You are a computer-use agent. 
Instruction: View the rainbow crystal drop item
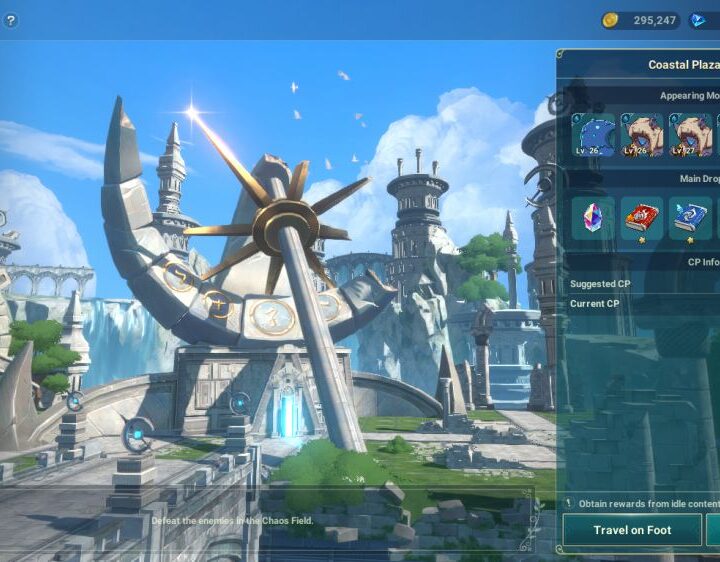click(x=593, y=218)
